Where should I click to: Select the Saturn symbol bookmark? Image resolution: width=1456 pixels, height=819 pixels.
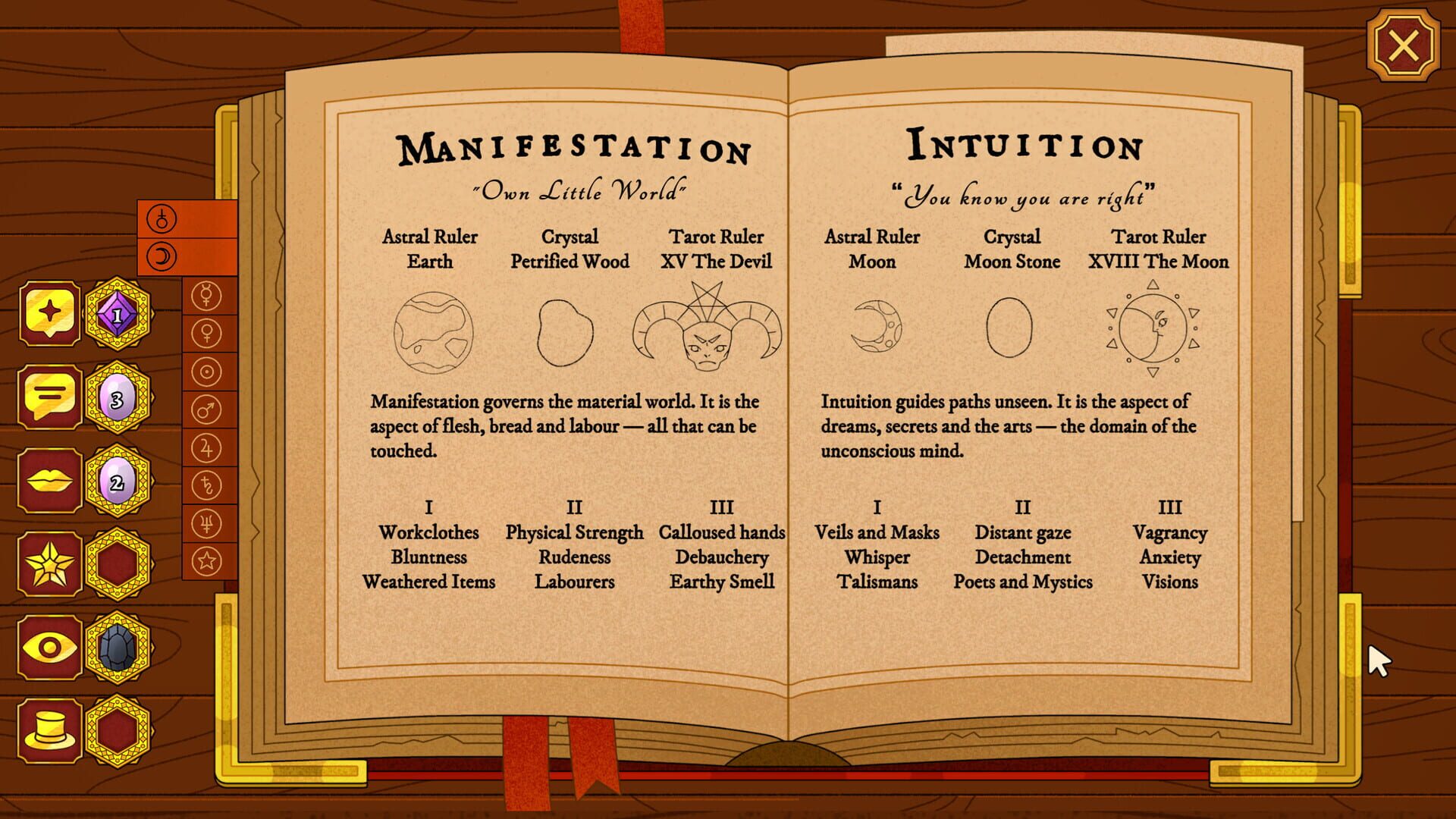pos(206,480)
